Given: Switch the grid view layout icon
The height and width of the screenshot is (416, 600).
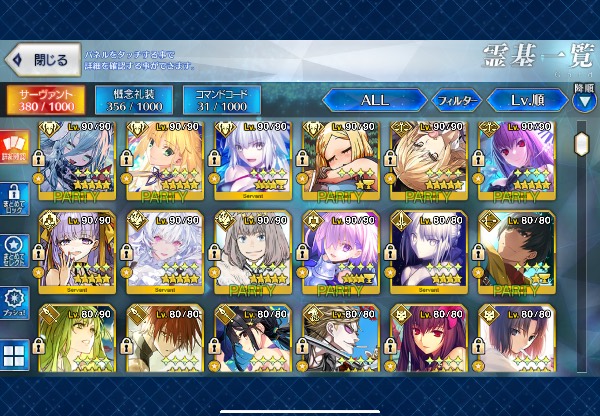Looking at the screenshot, I should 15,356.
